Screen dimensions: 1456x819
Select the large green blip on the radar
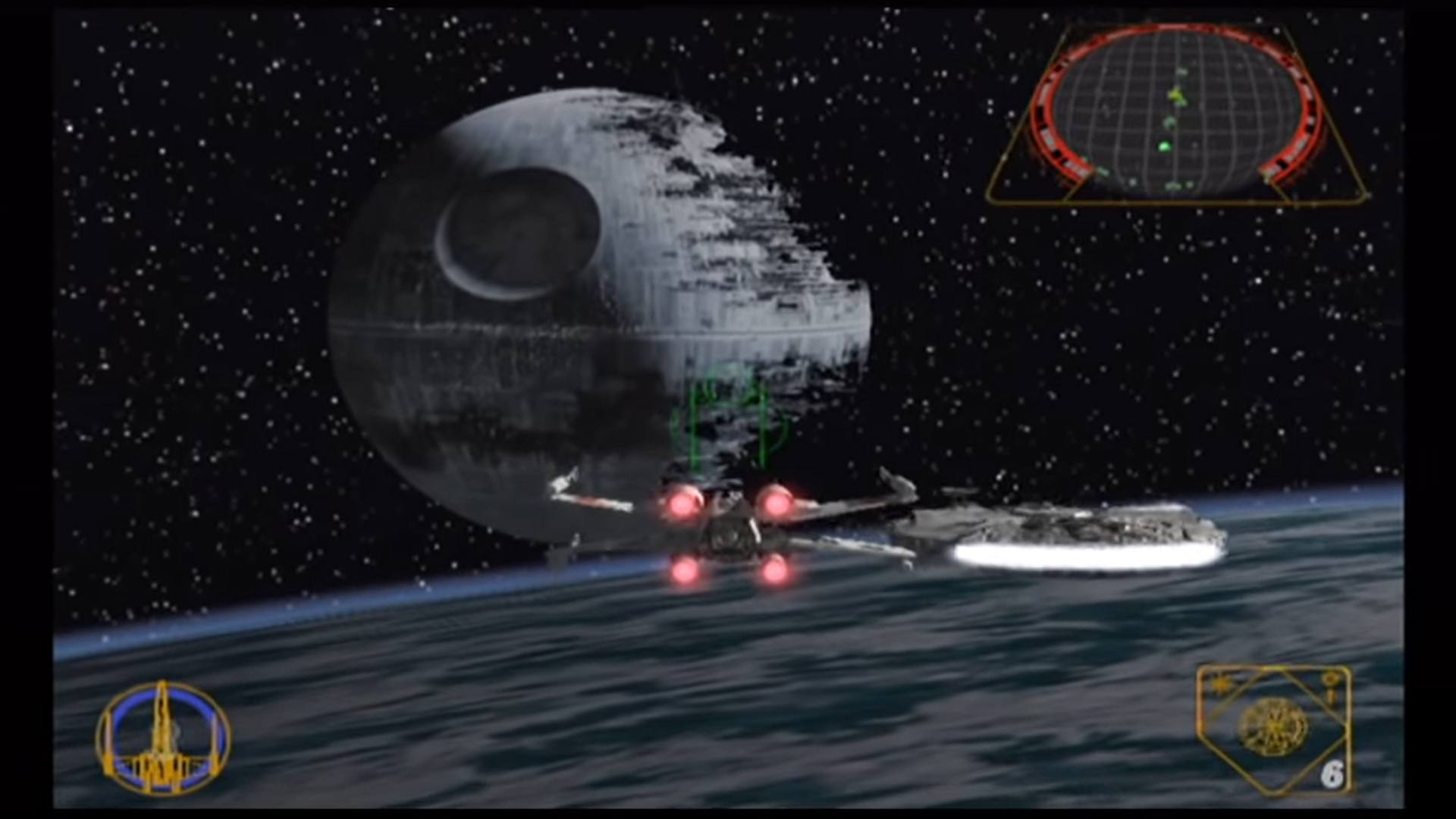pos(1164,146)
